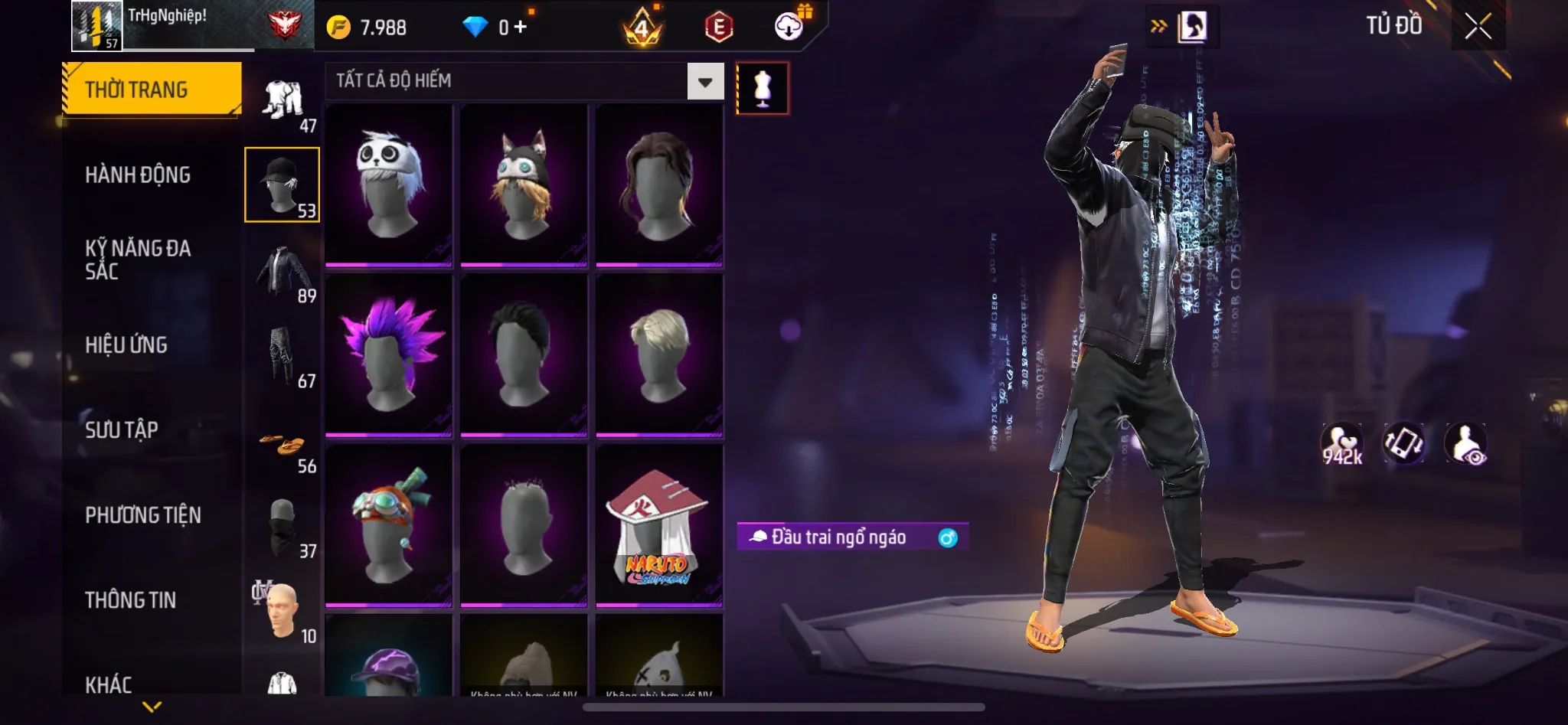The height and width of the screenshot is (725, 1568).
Task: Click the male gender symbol on Đầu trai ngổ ngáo
Action: click(948, 538)
